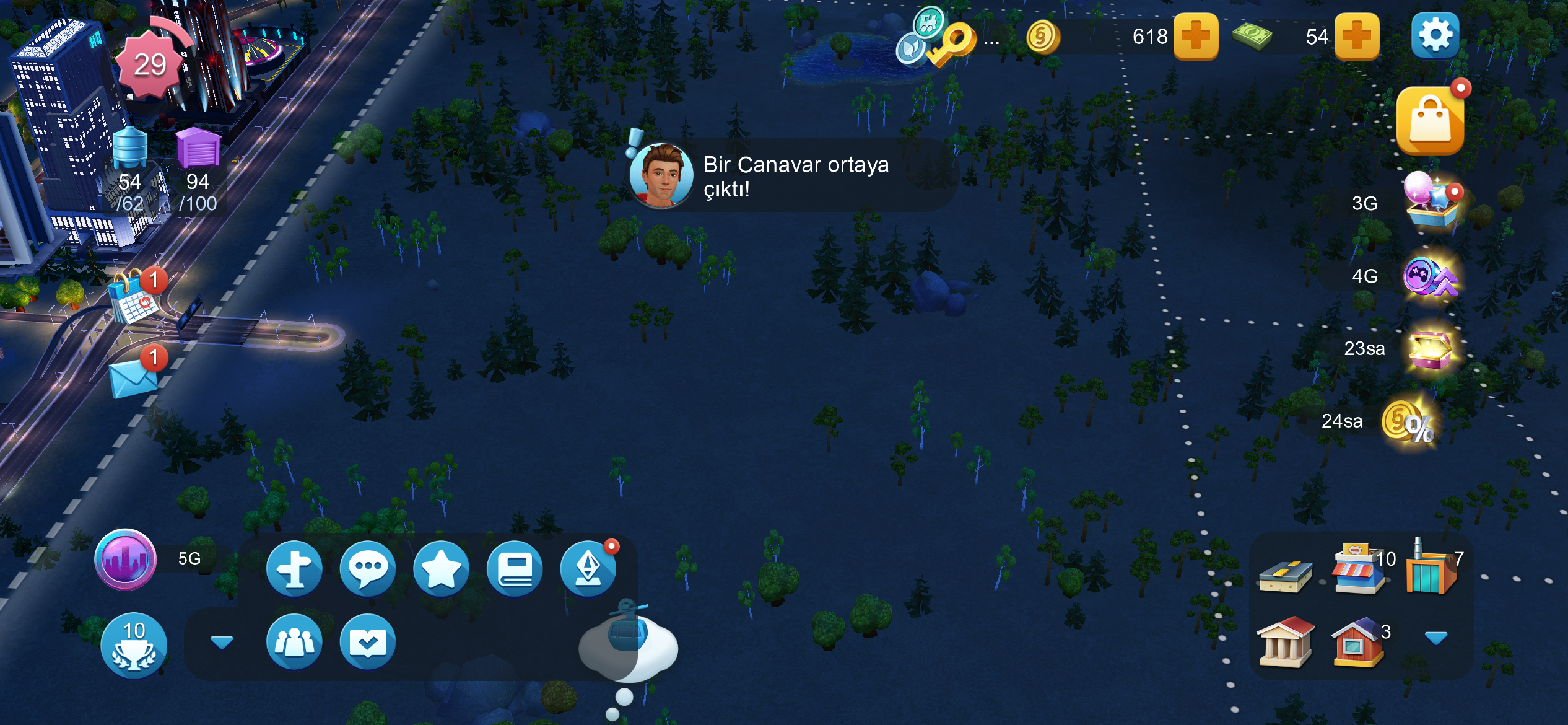Open the star favorites button
The width and height of the screenshot is (1568, 725).
[441, 568]
